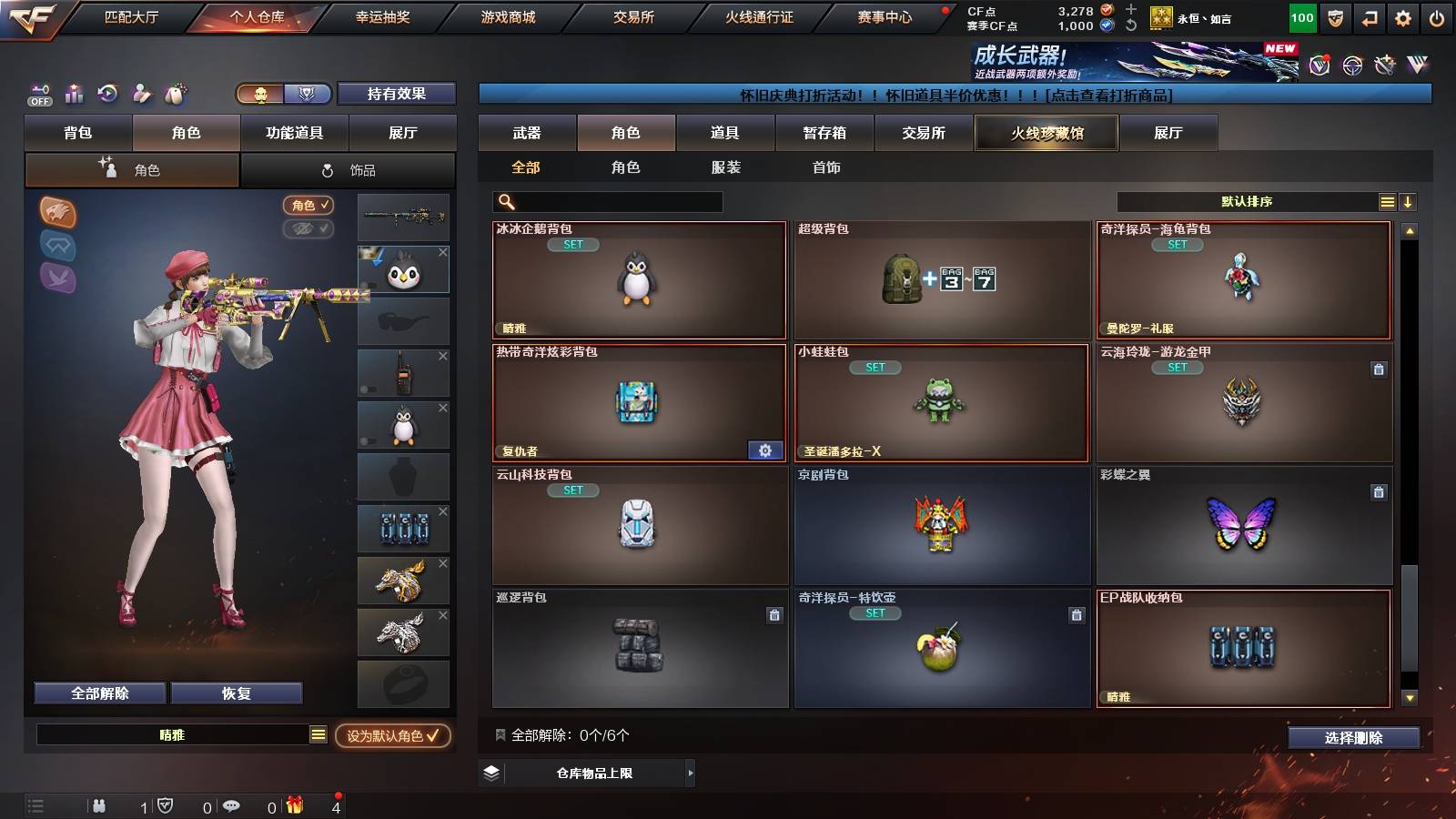Click the 全部解除 button
The width and height of the screenshot is (1456, 819).
[98, 693]
